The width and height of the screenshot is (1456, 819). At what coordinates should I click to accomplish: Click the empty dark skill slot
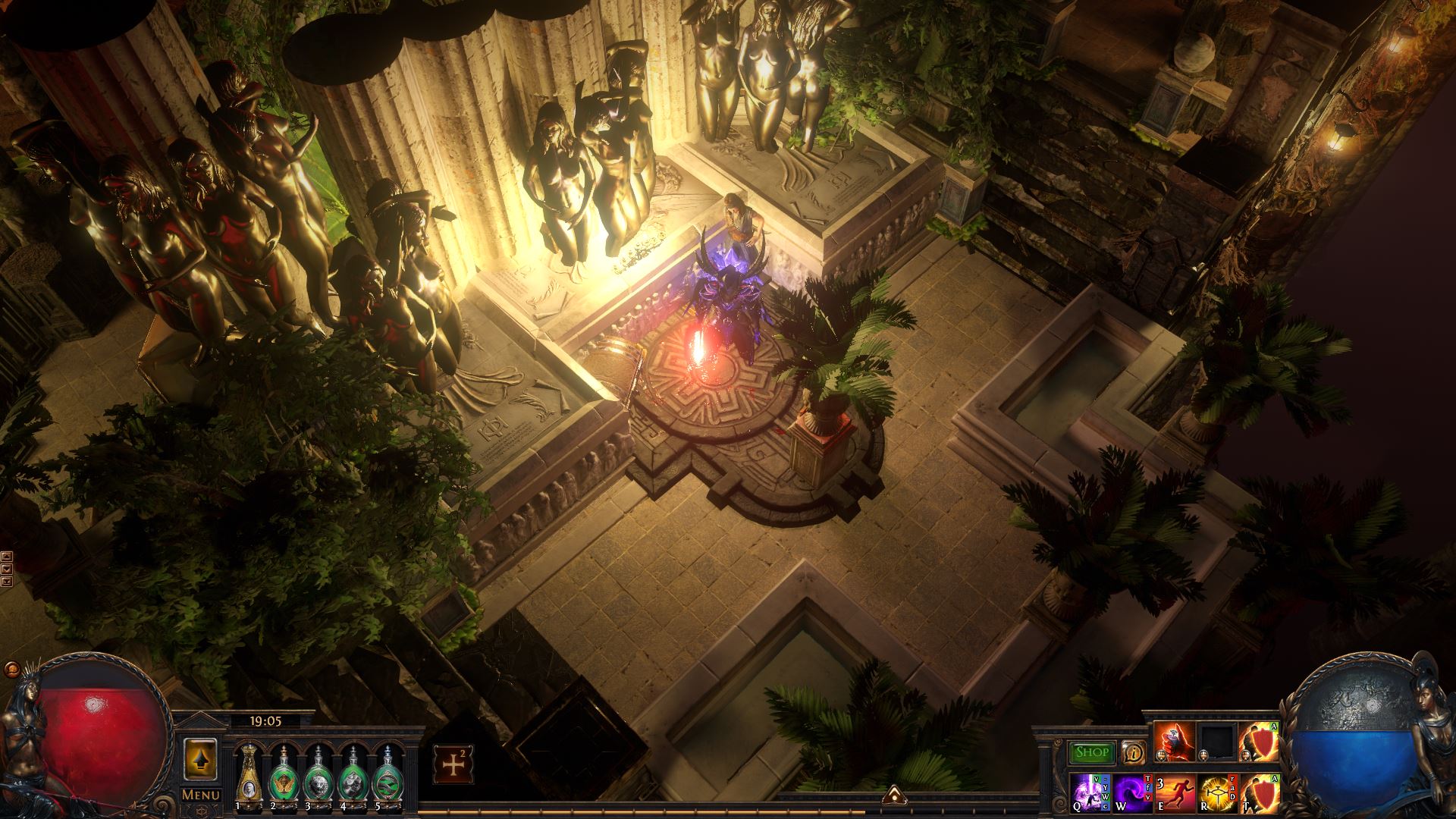click(x=1217, y=742)
